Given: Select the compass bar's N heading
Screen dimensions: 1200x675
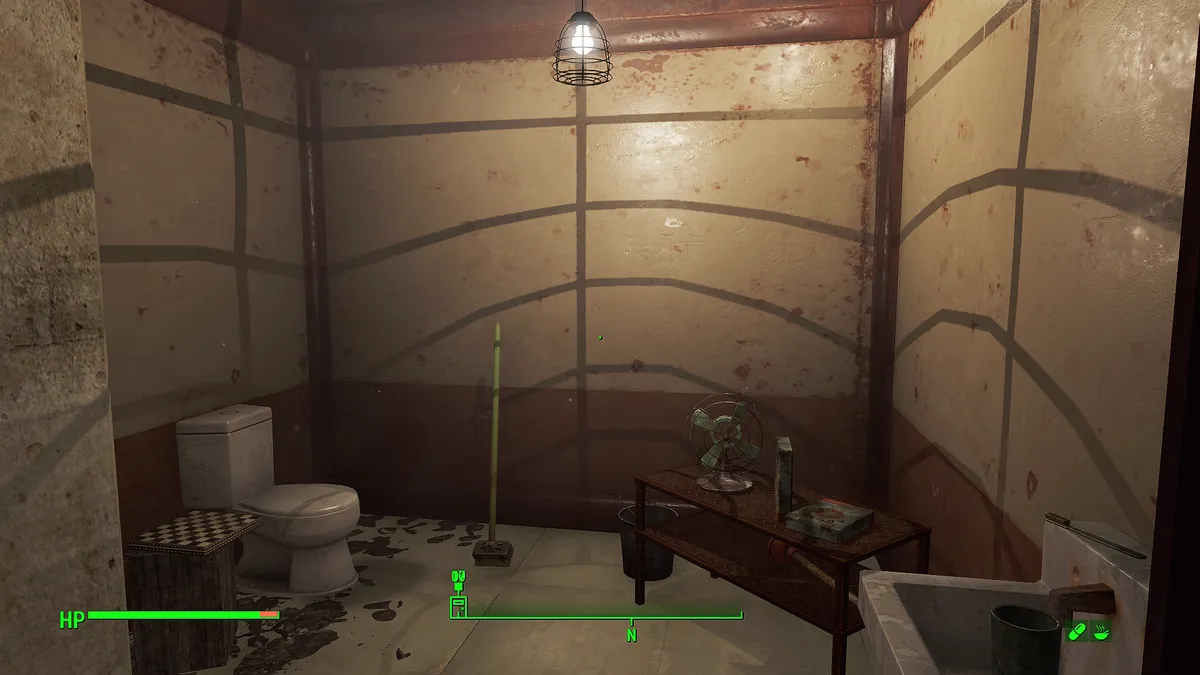Looking at the screenshot, I should pos(631,635).
